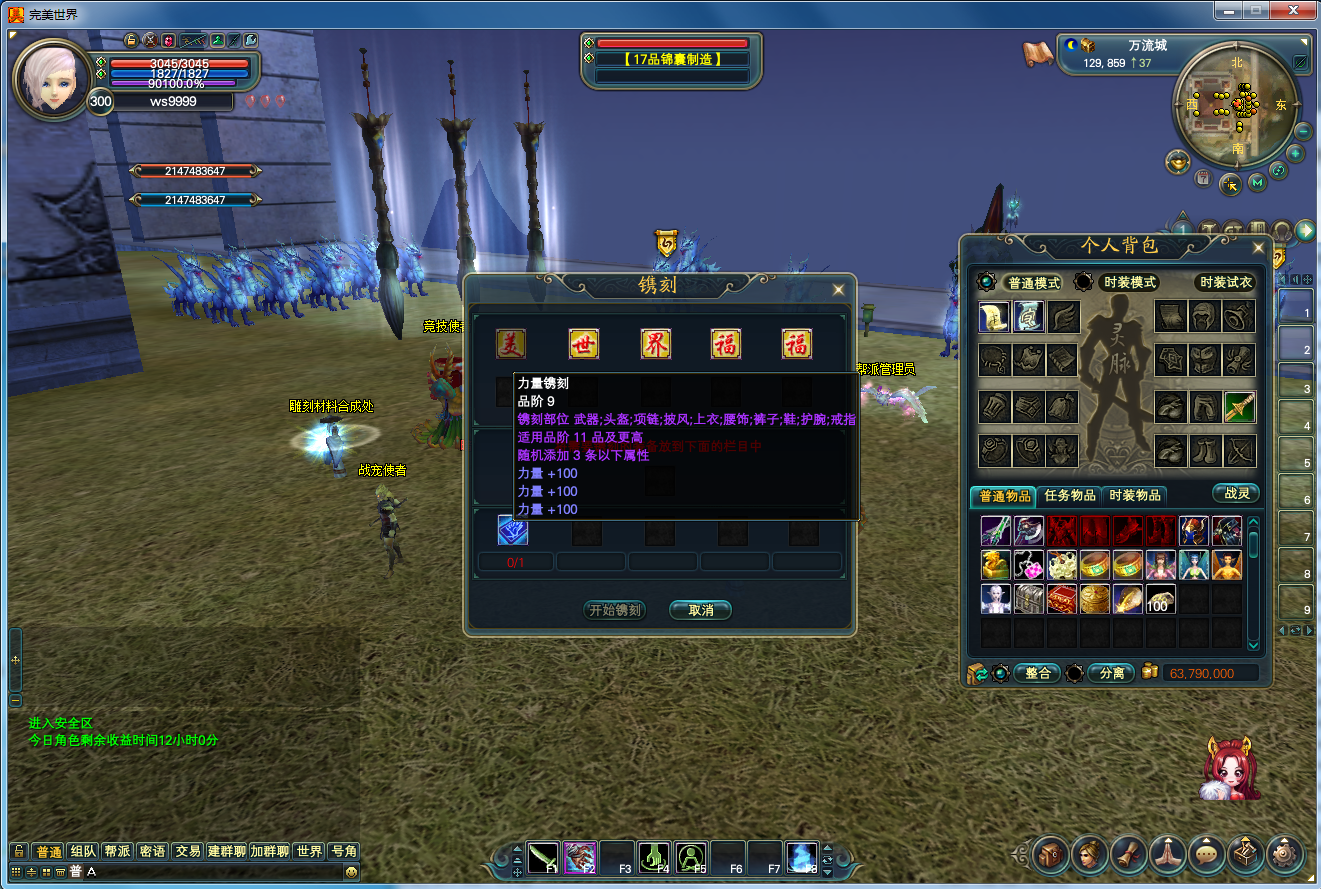Start engraving with 开始镌刻 button
The width and height of the screenshot is (1321, 889).
tap(614, 610)
